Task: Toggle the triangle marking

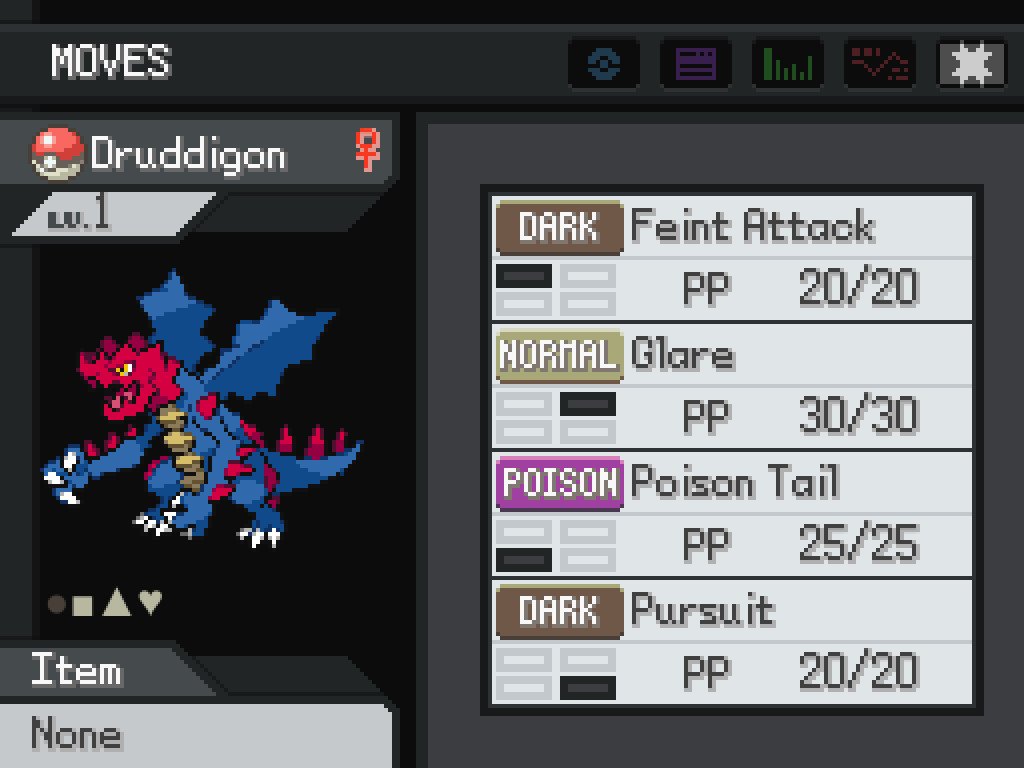Action: click(x=117, y=602)
